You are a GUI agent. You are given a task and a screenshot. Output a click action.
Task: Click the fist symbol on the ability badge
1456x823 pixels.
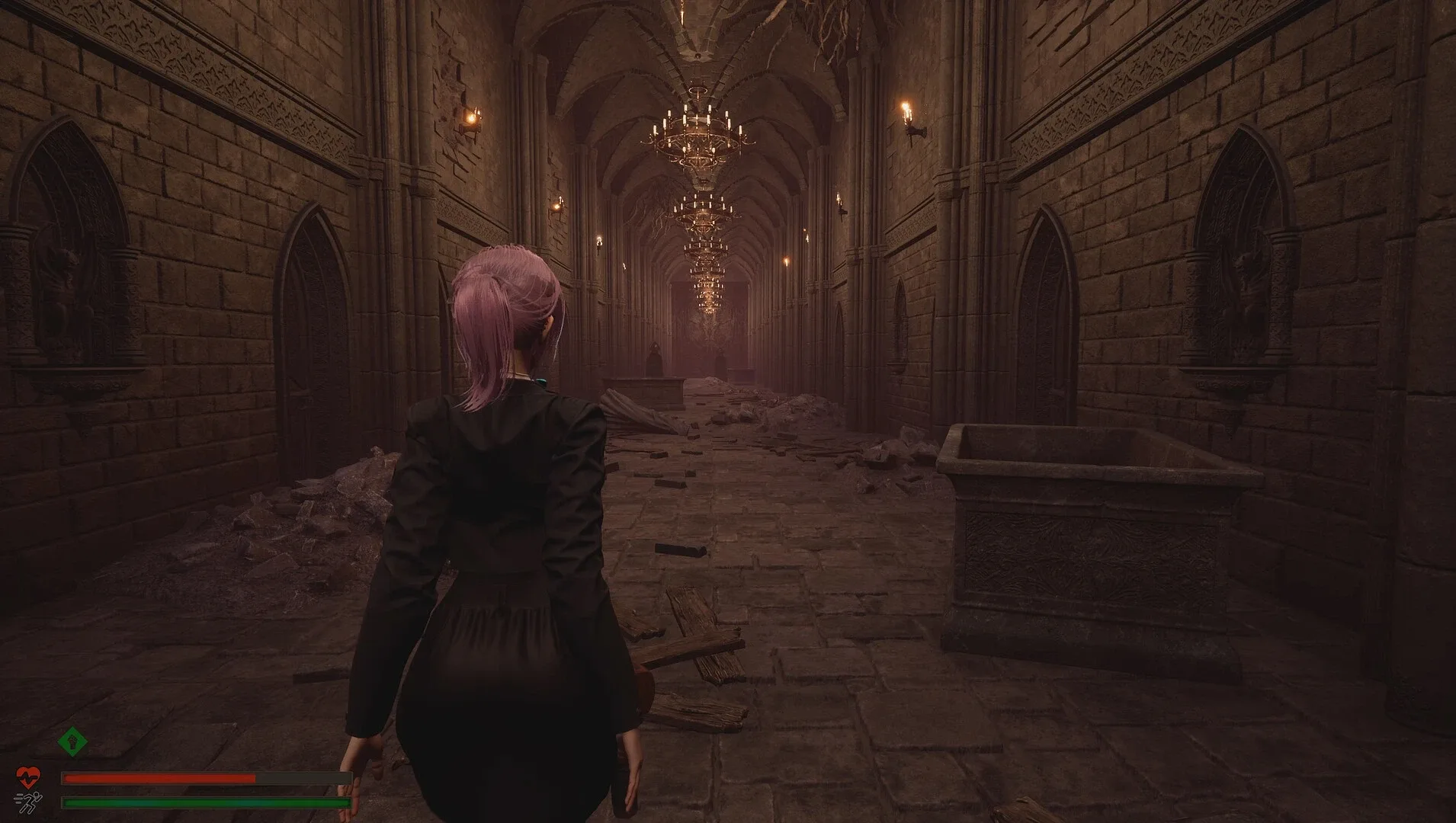[71, 740]
